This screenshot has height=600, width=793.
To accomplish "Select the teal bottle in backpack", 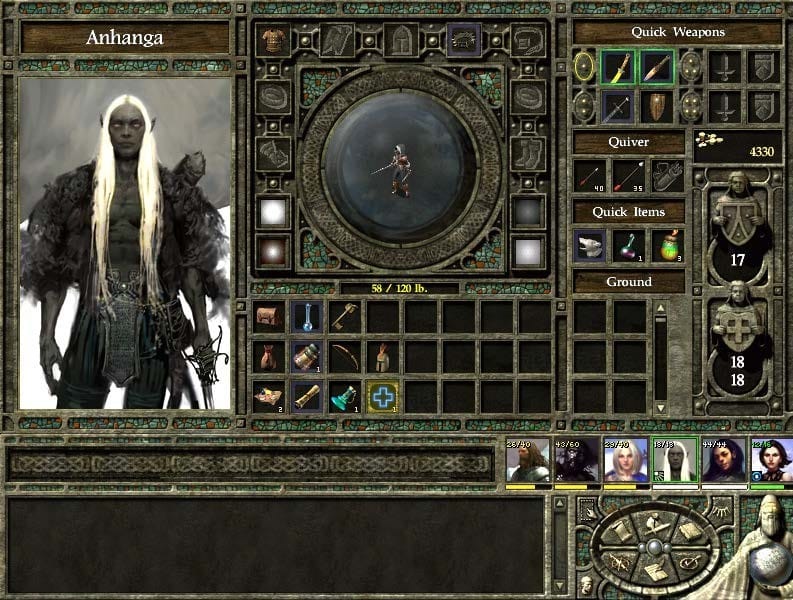I will (x=345, y=396).
